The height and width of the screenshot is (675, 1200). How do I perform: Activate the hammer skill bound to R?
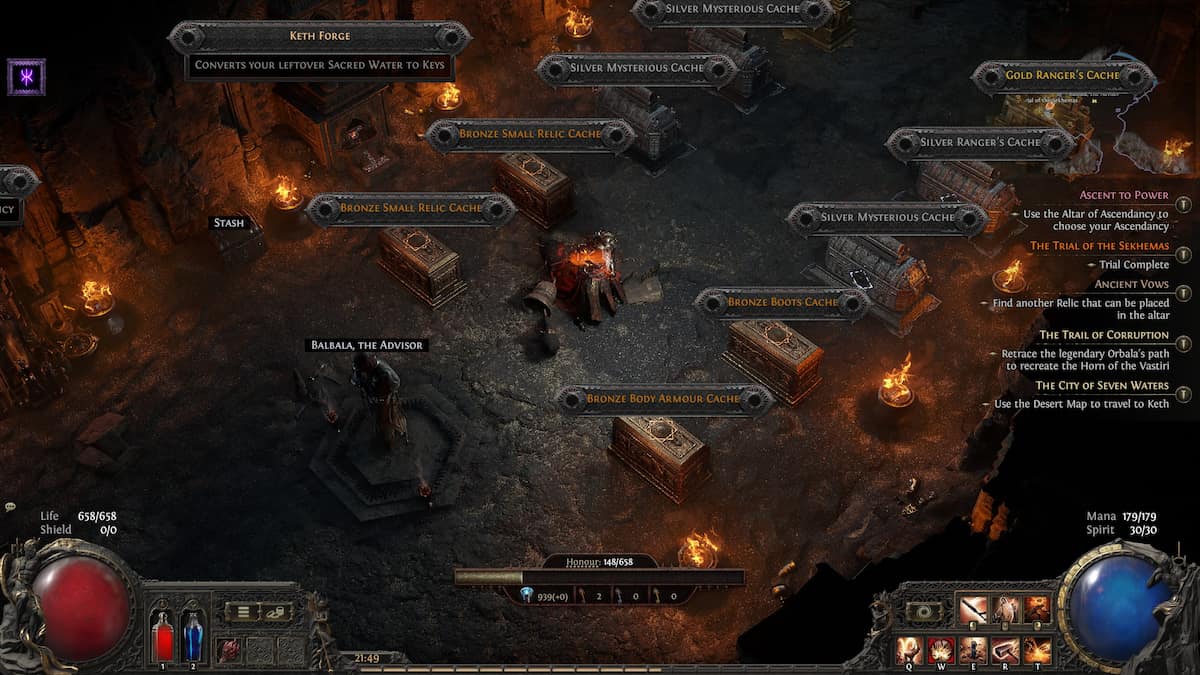(1005, 649)
